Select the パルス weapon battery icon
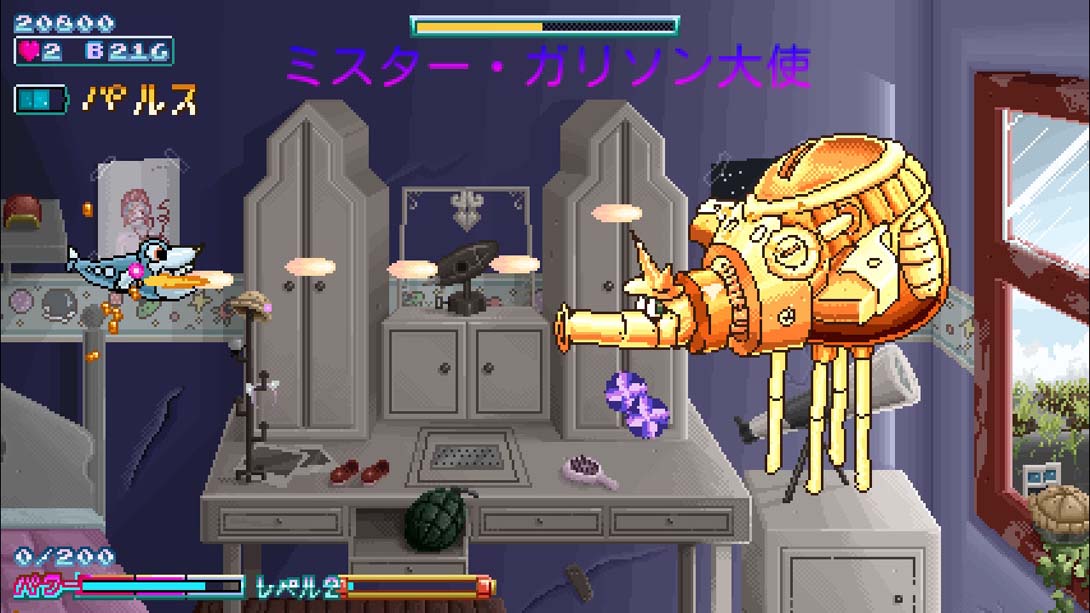The image size is (1090, 613). point(40,99)
